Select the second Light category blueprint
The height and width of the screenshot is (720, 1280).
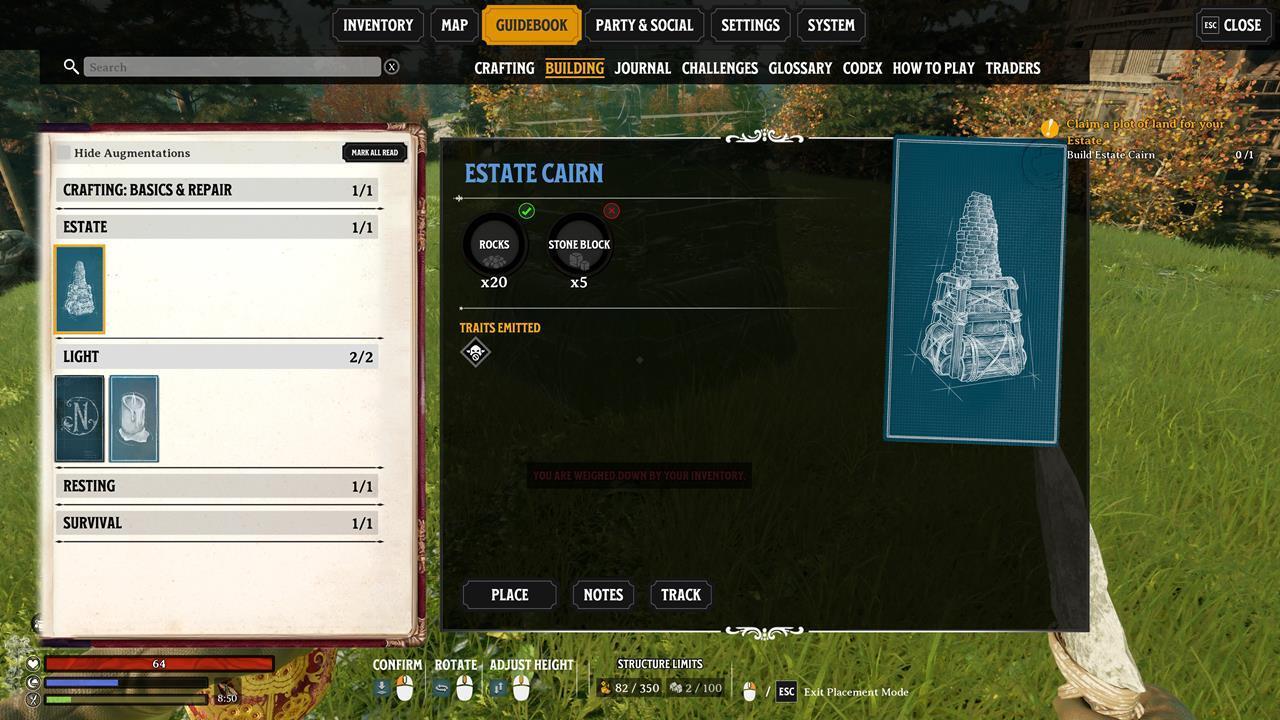point(133,418)
